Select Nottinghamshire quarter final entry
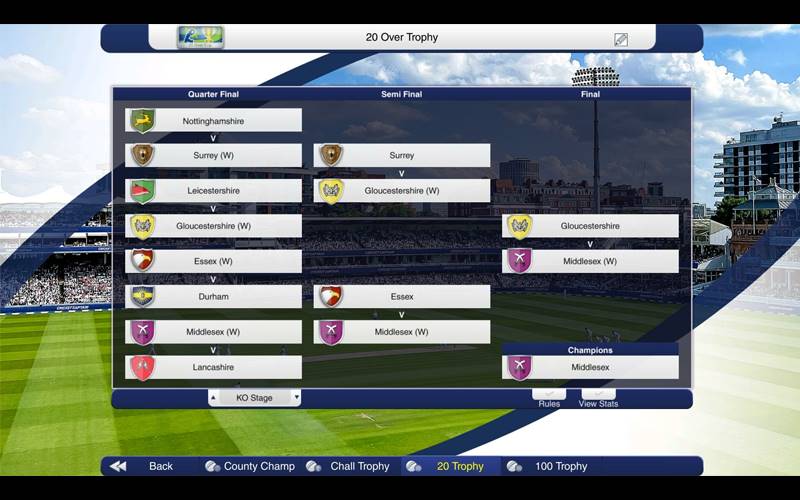The width and height of the screenshot is (800, 500). [213, 121]
